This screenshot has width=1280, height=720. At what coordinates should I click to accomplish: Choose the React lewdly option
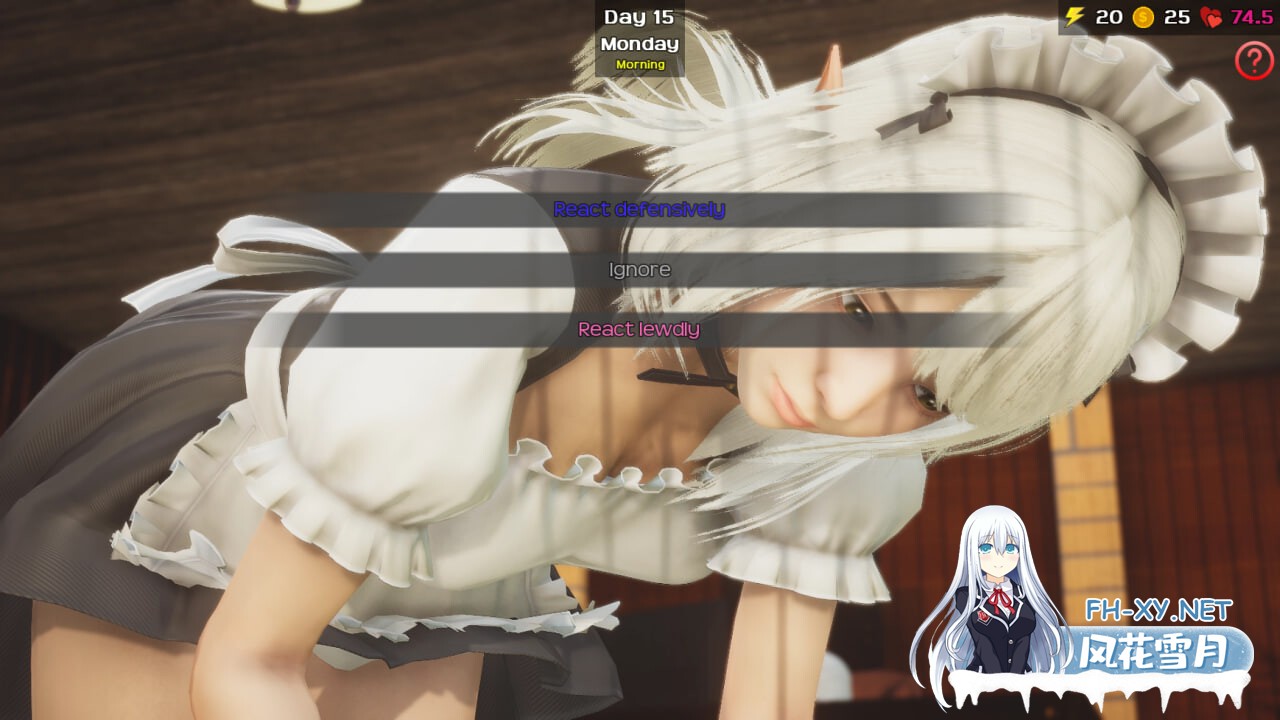pyautogui.click(x=639, y=327)
